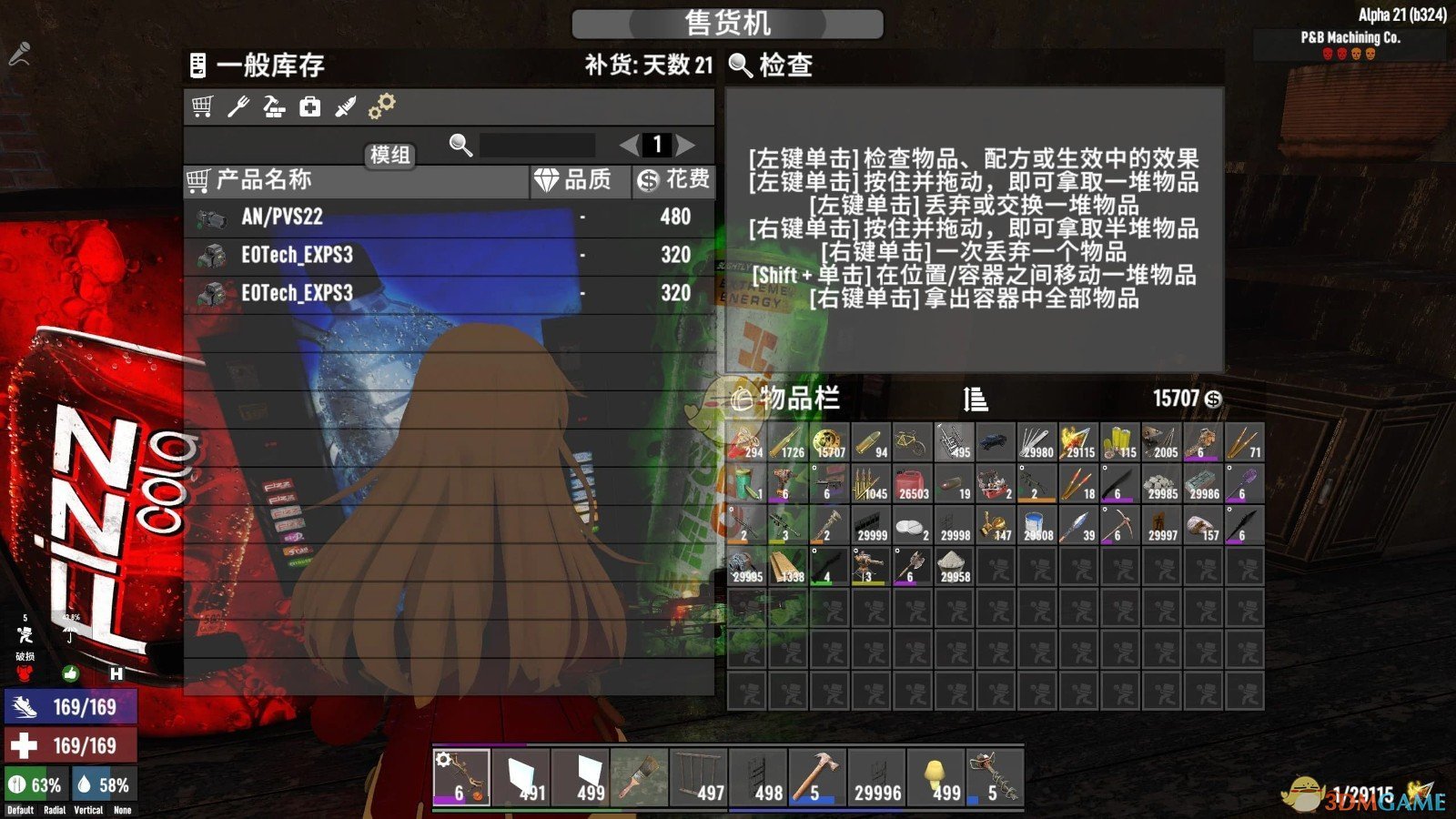Viewport: 1456px width, 819px height.
Task: Select the medical supplies category icon
Action: point(309,107)
